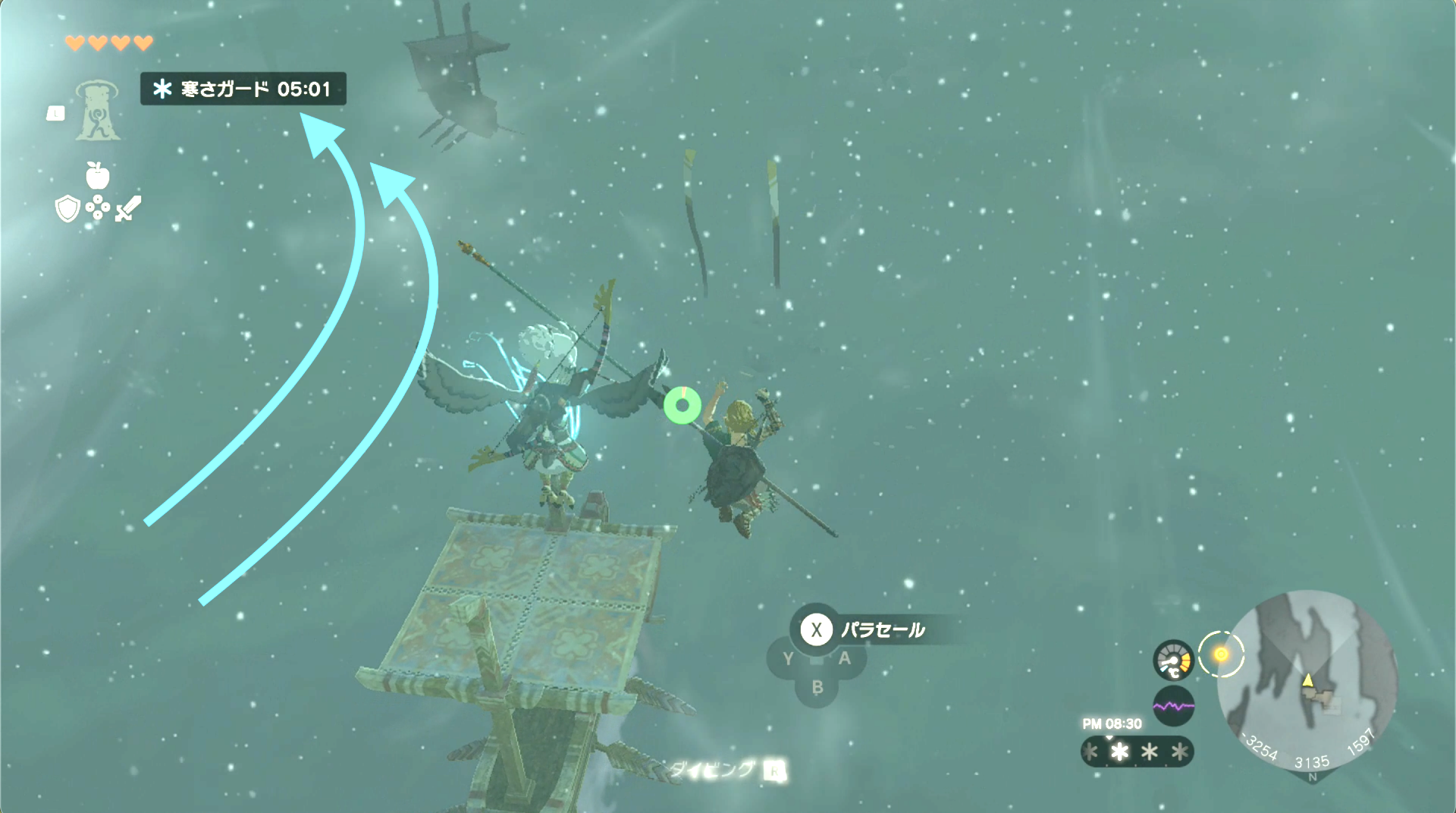Expand the weather forecast strip
The image size is (1456, 813).
pyautogui.click(x=1137, y=752)
